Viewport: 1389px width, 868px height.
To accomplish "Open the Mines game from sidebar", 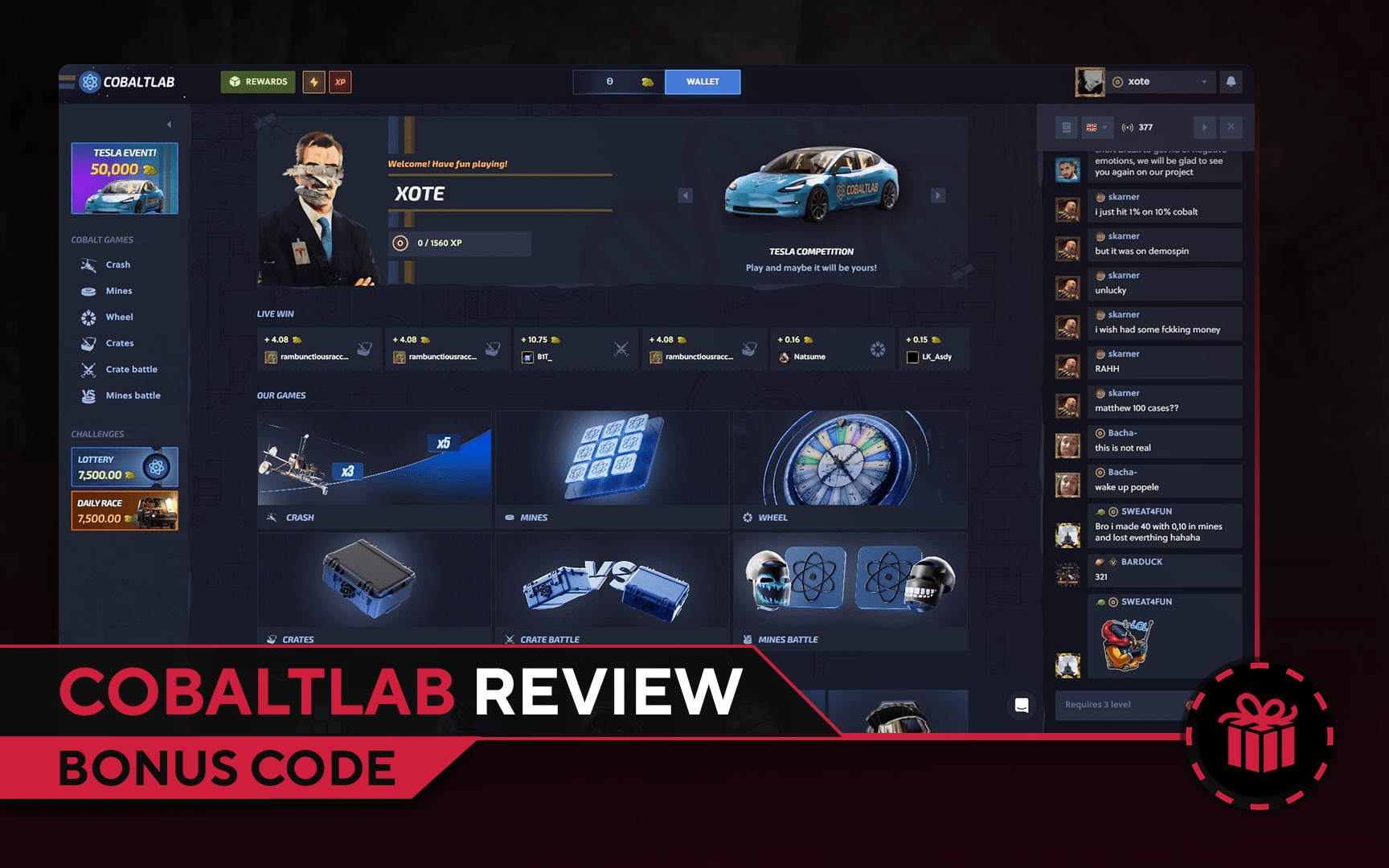I will [x=88, y=290].
